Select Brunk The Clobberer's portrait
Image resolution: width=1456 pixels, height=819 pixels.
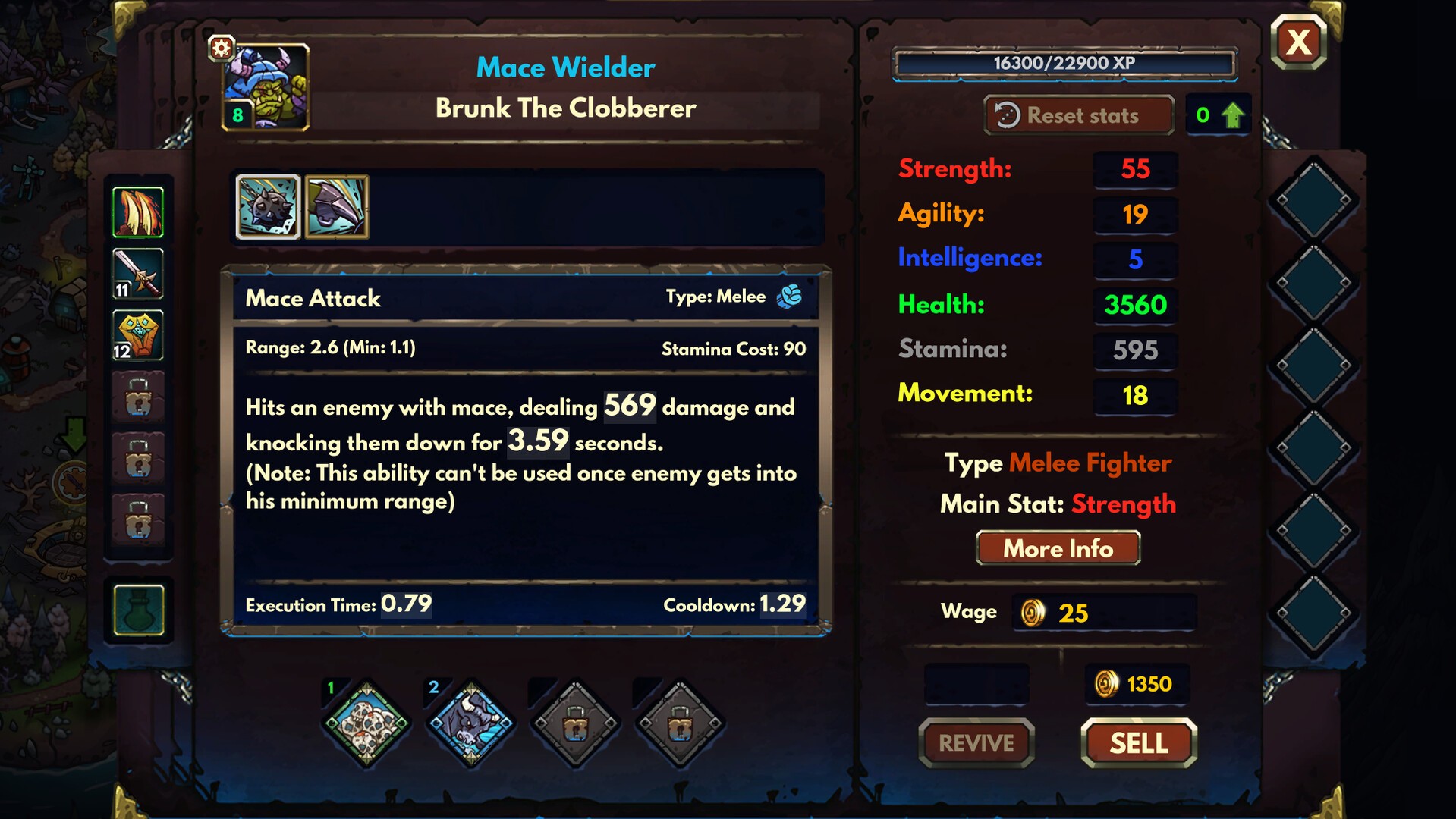[267, 87]
